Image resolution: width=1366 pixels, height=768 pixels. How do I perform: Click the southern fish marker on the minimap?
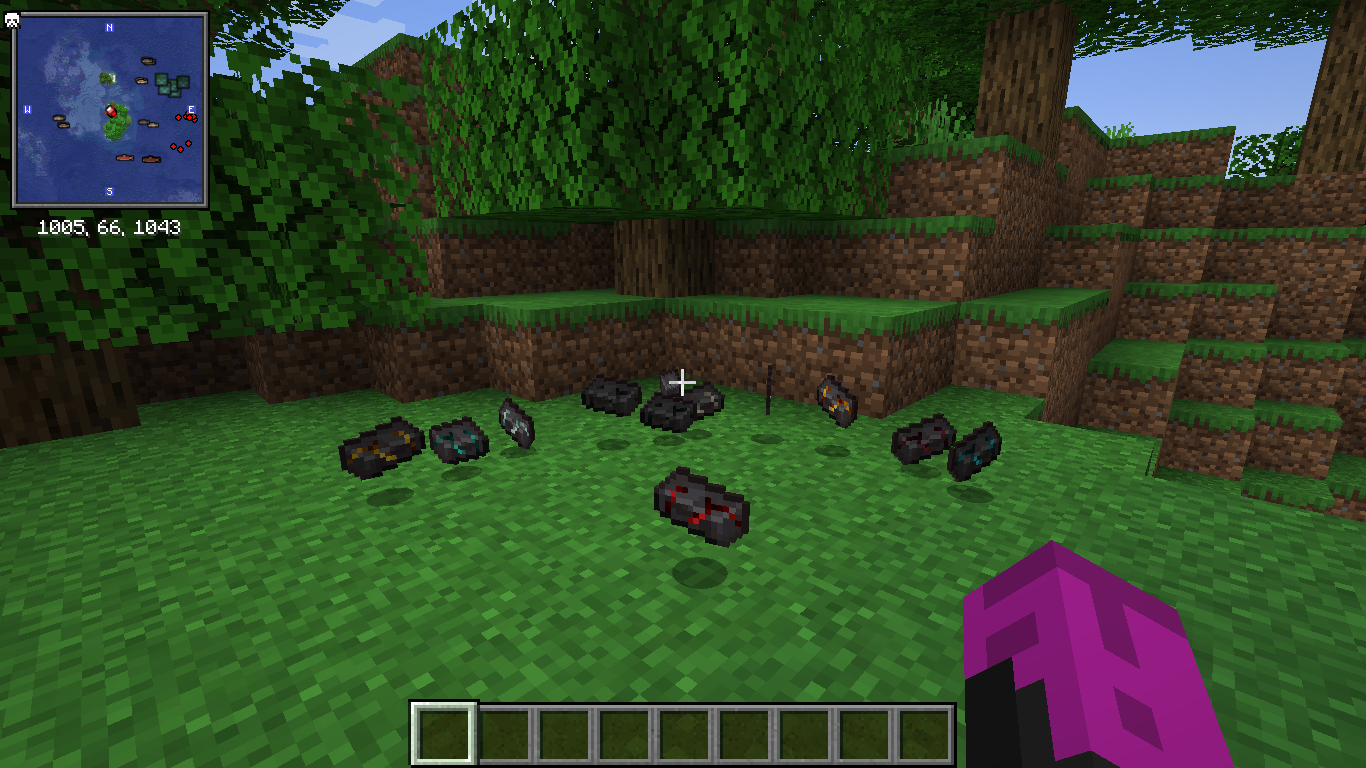click(126, 158)
